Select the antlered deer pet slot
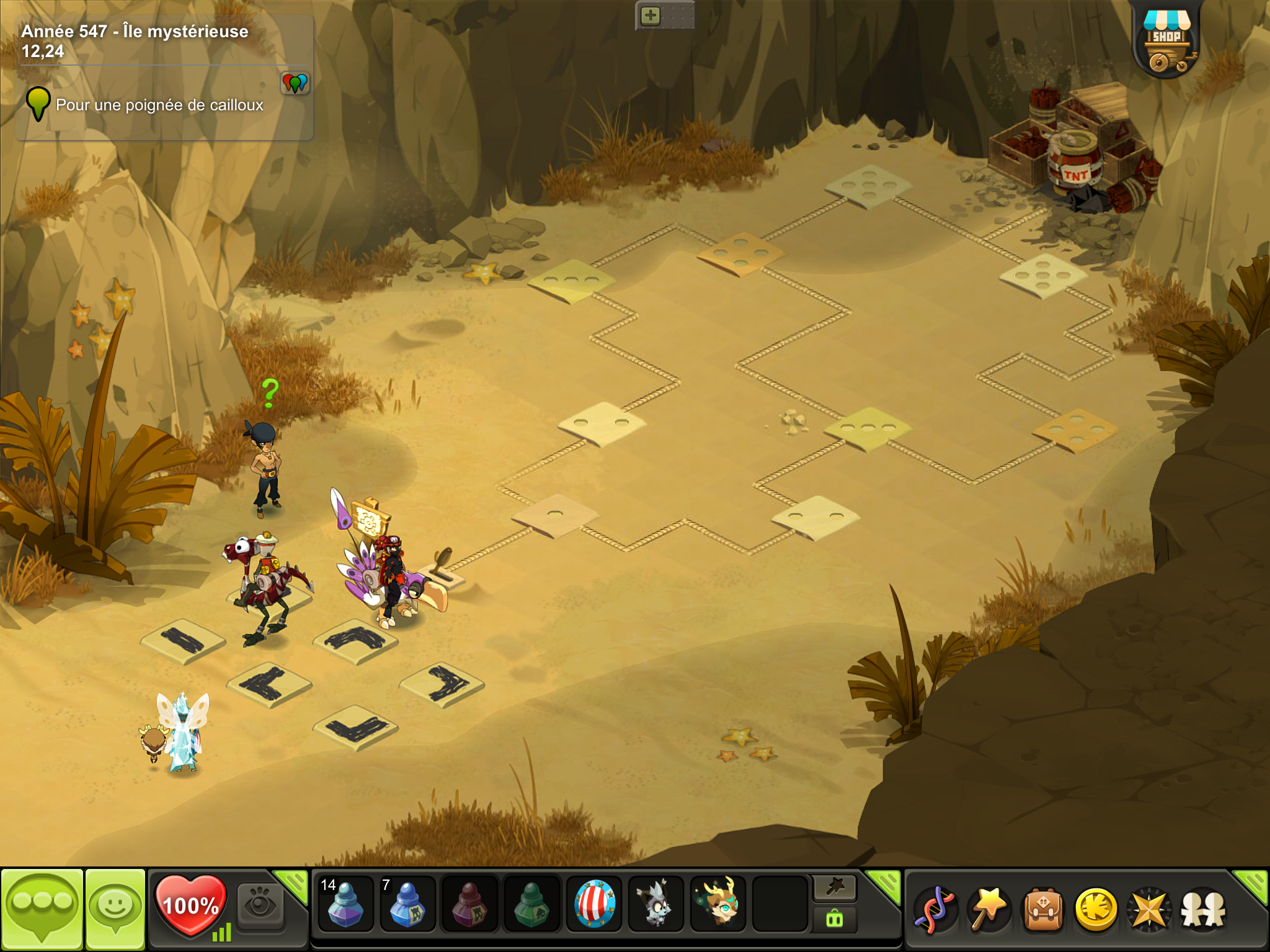Image resolution: width=1270 pixels, height=952 pixels. coord(718,904)
